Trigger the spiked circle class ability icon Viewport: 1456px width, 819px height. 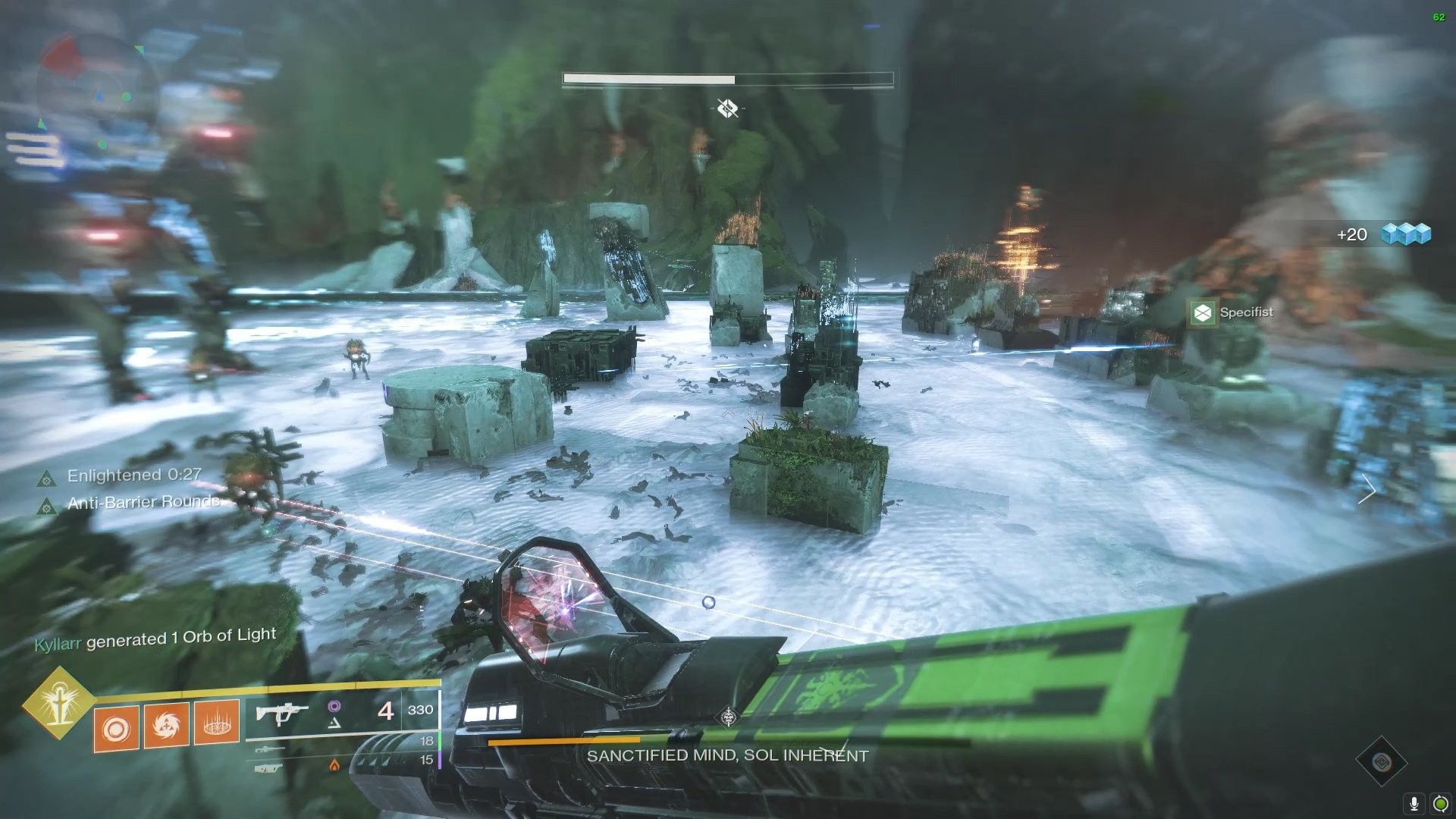point(217,721)
